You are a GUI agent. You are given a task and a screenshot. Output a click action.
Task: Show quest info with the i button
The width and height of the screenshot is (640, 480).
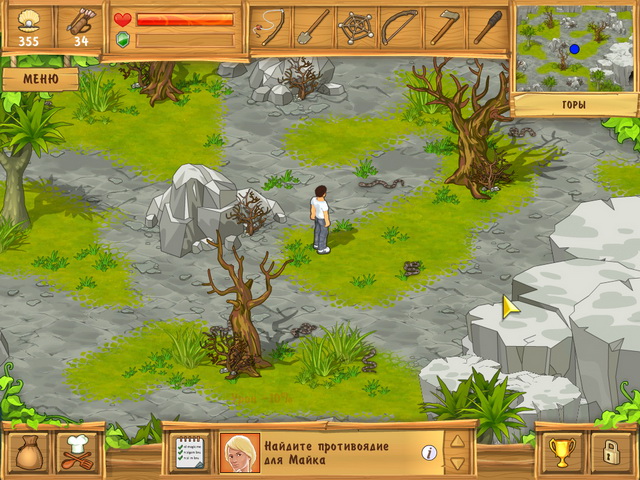tap(429, 453)
